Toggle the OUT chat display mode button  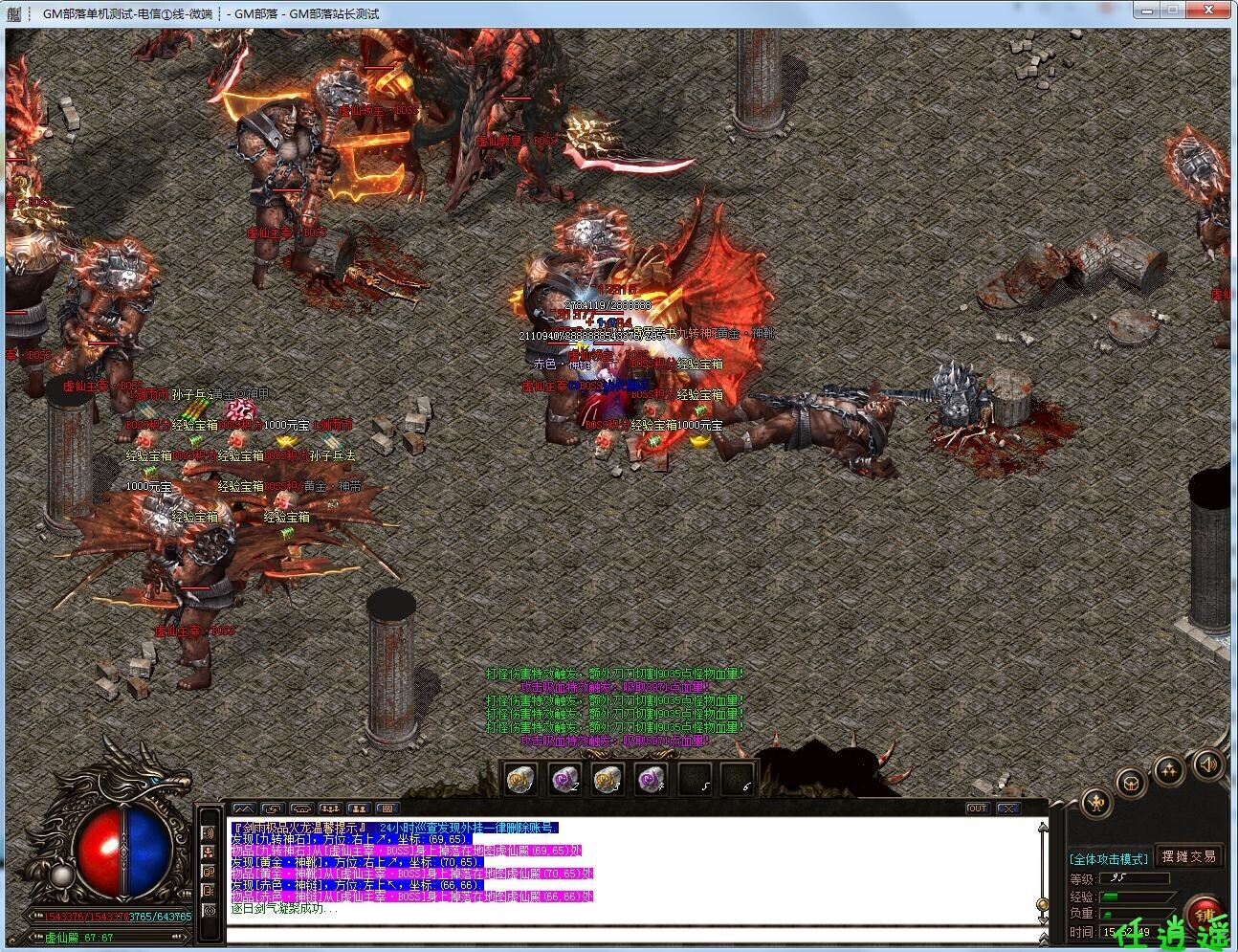[x=978, y=808]
